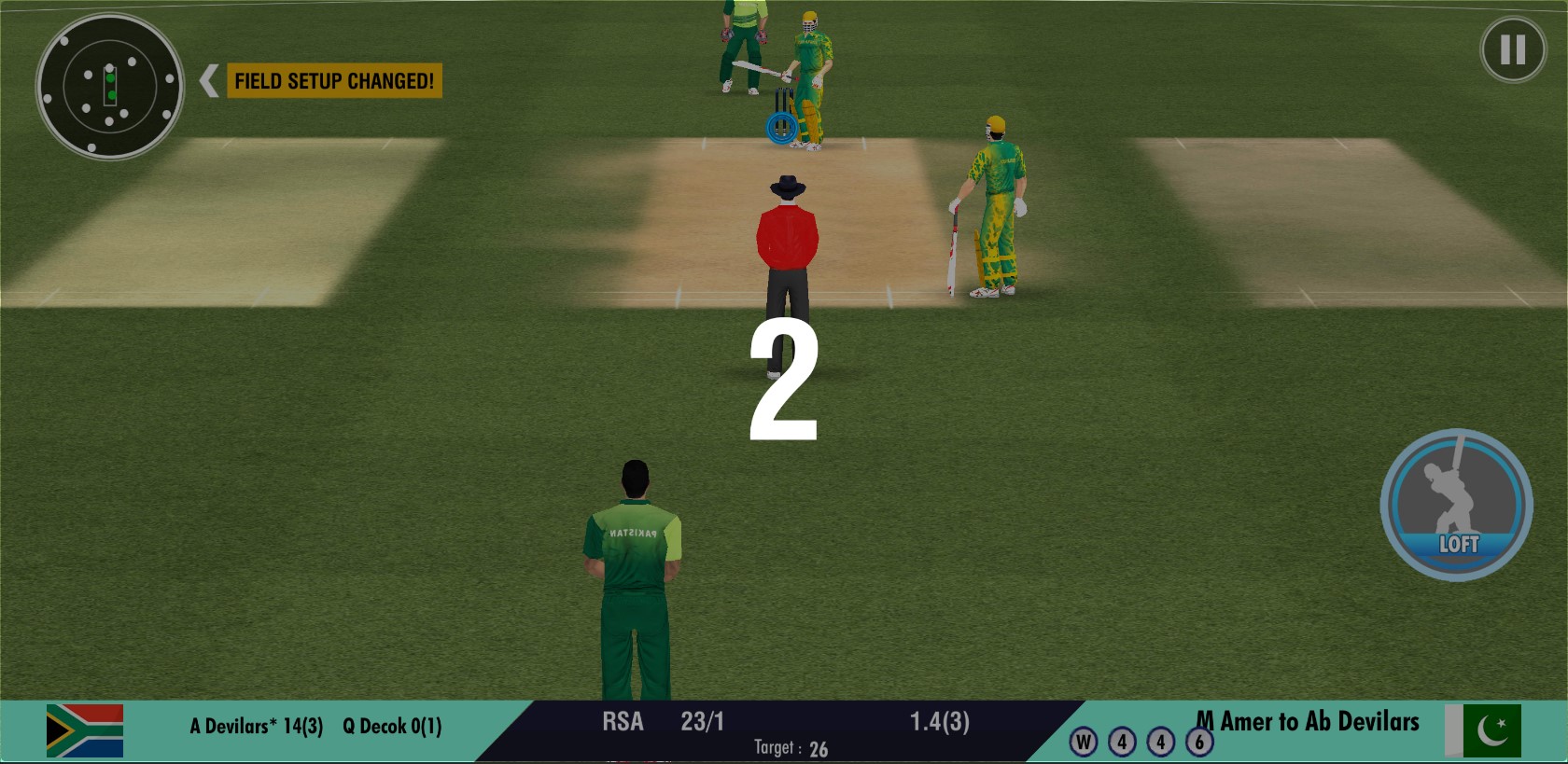Pause the match
The image size is (1568, 764).
[1512, 49]
